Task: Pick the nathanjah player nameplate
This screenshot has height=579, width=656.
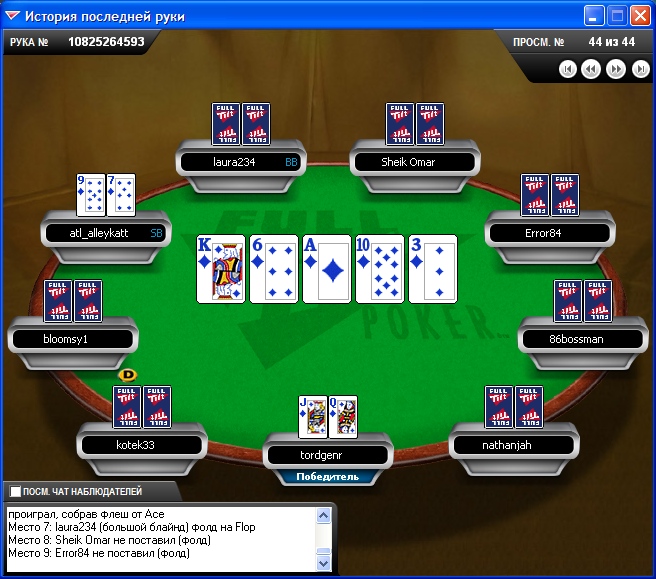Action: click(x=513, y=444)
